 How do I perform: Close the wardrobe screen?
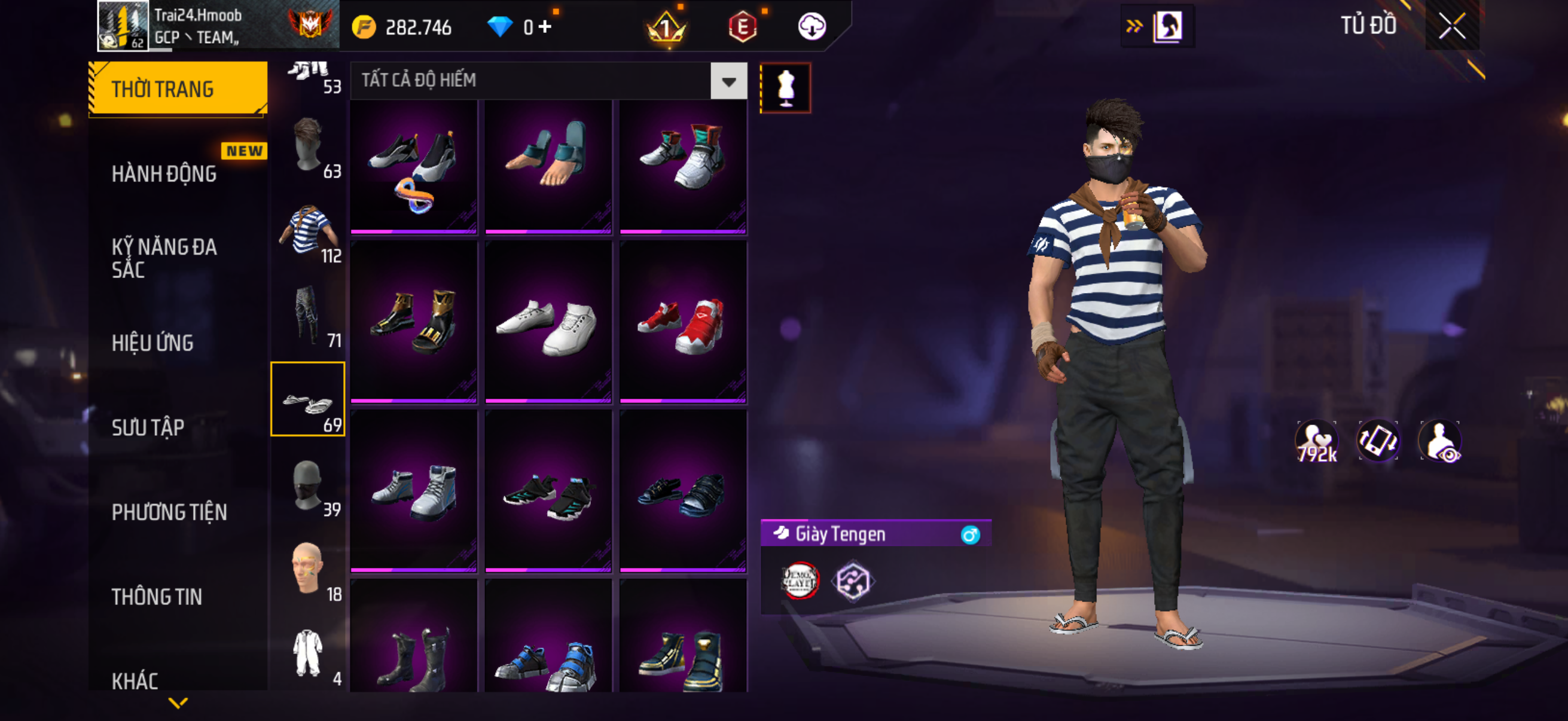[x=1452, y=26]
